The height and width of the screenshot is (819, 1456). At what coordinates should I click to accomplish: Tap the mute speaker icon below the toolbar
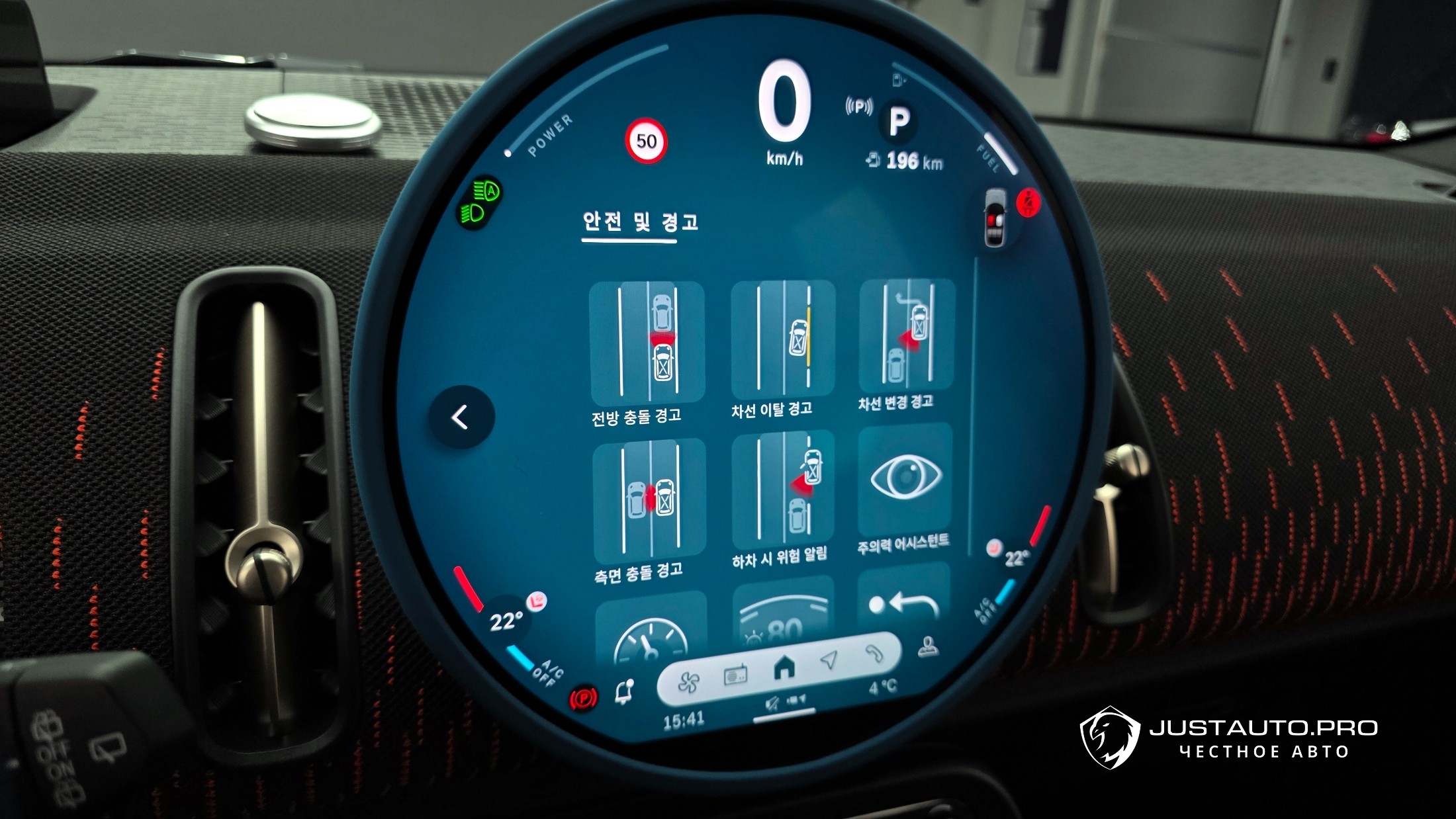click(x=771, y=705)
